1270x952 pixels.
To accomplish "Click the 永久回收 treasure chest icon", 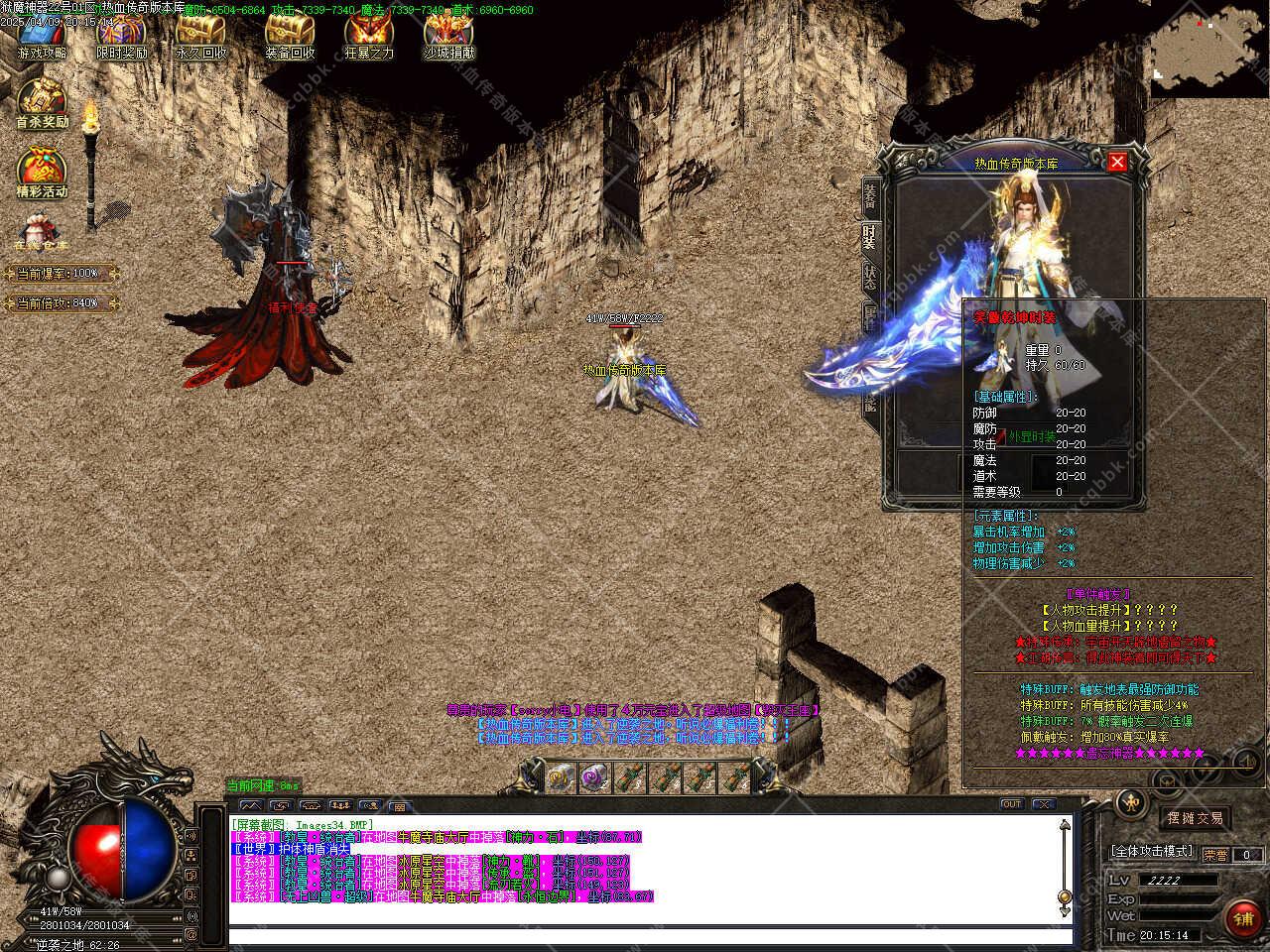I will point(200,36).
